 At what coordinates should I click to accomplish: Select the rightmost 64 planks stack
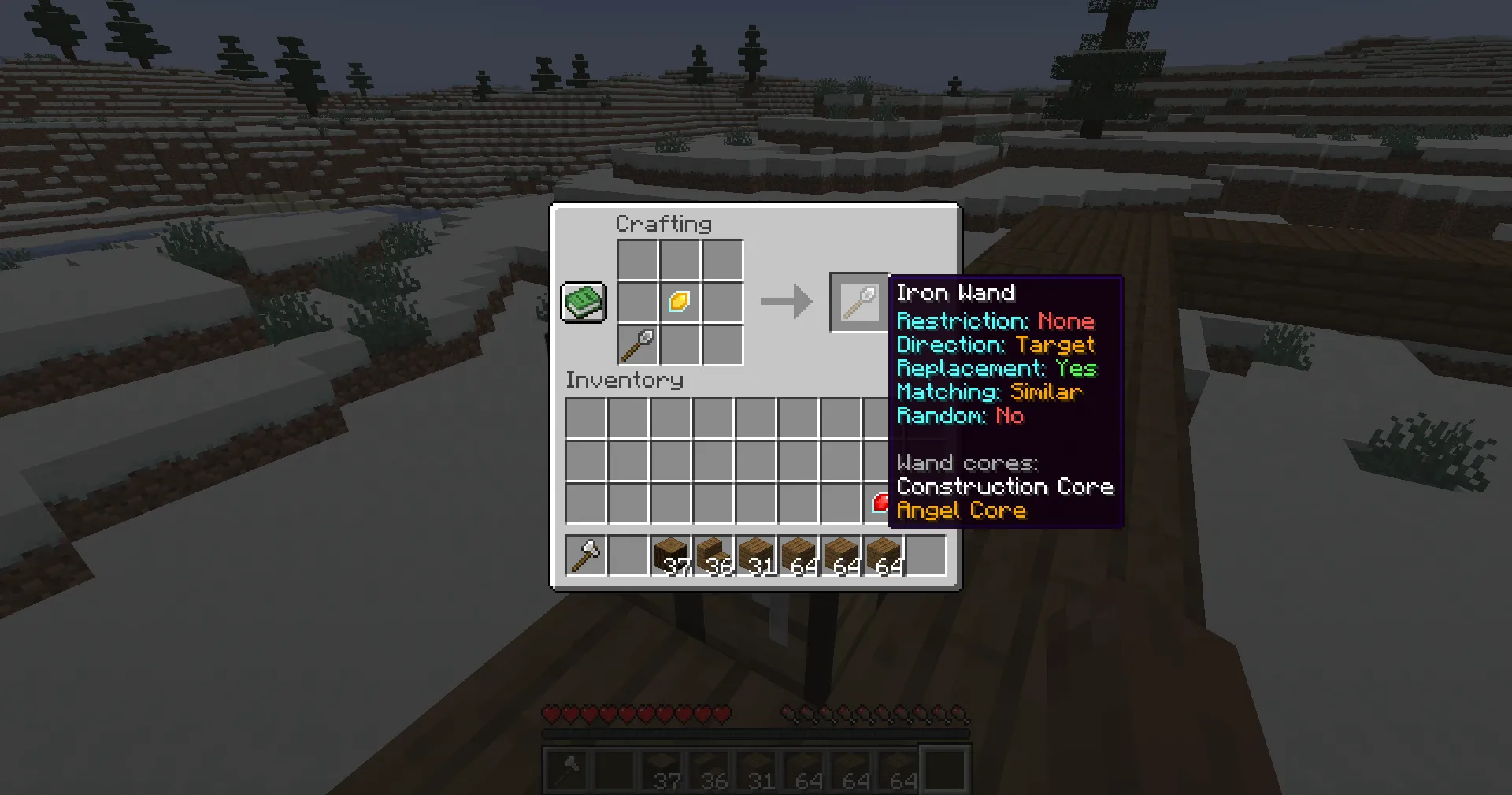point(883,555)
